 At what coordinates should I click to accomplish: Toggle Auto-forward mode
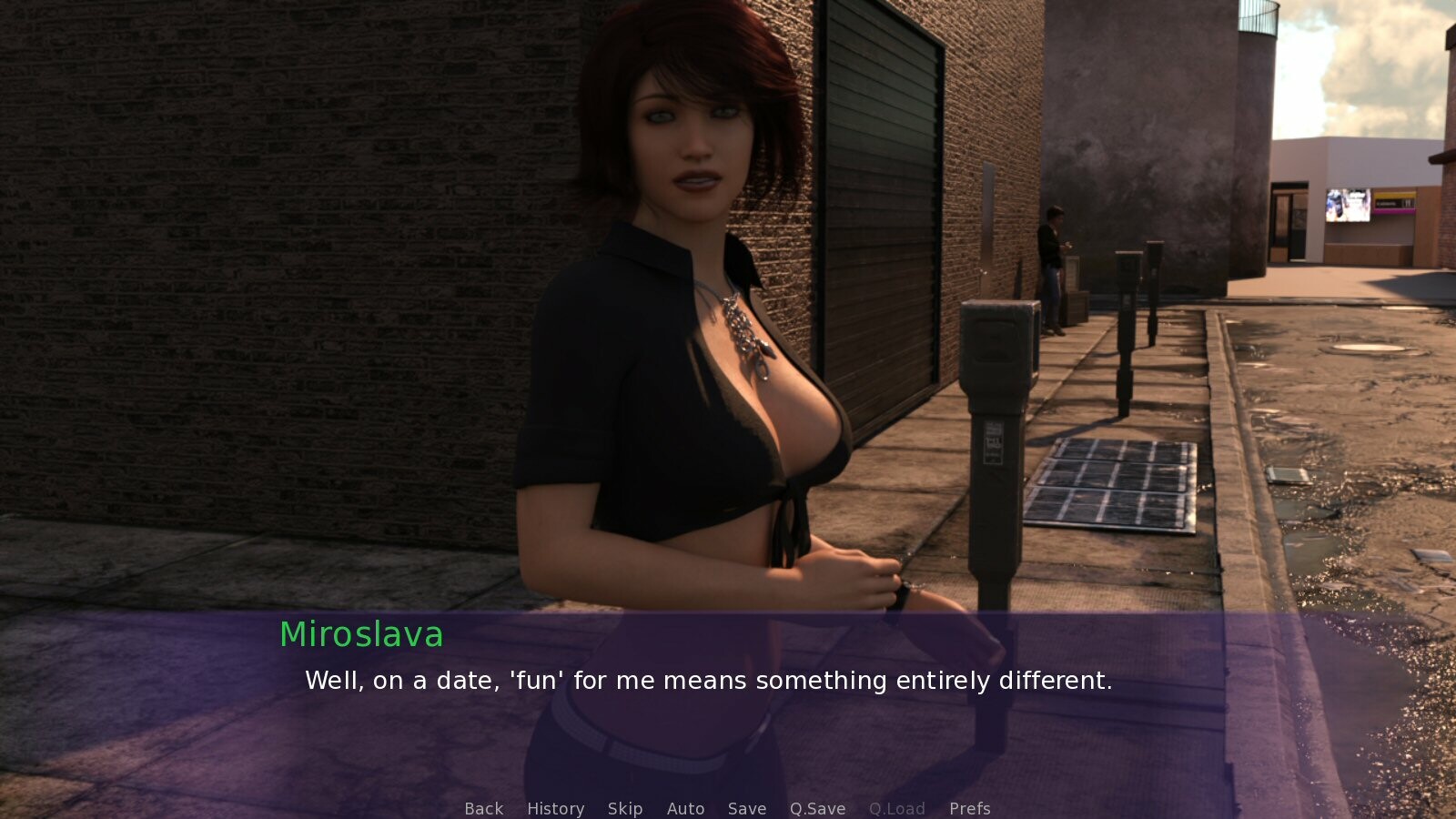686,808
